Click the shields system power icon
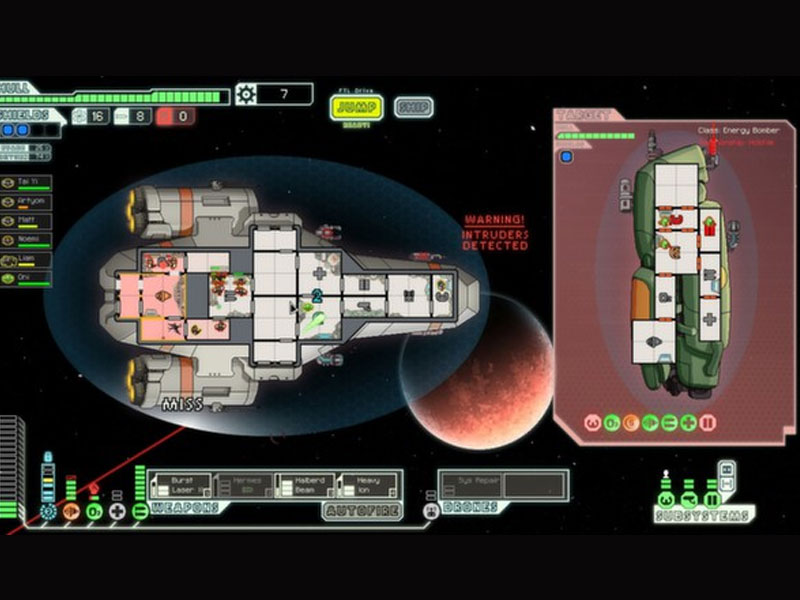 (x=48, y=512)
